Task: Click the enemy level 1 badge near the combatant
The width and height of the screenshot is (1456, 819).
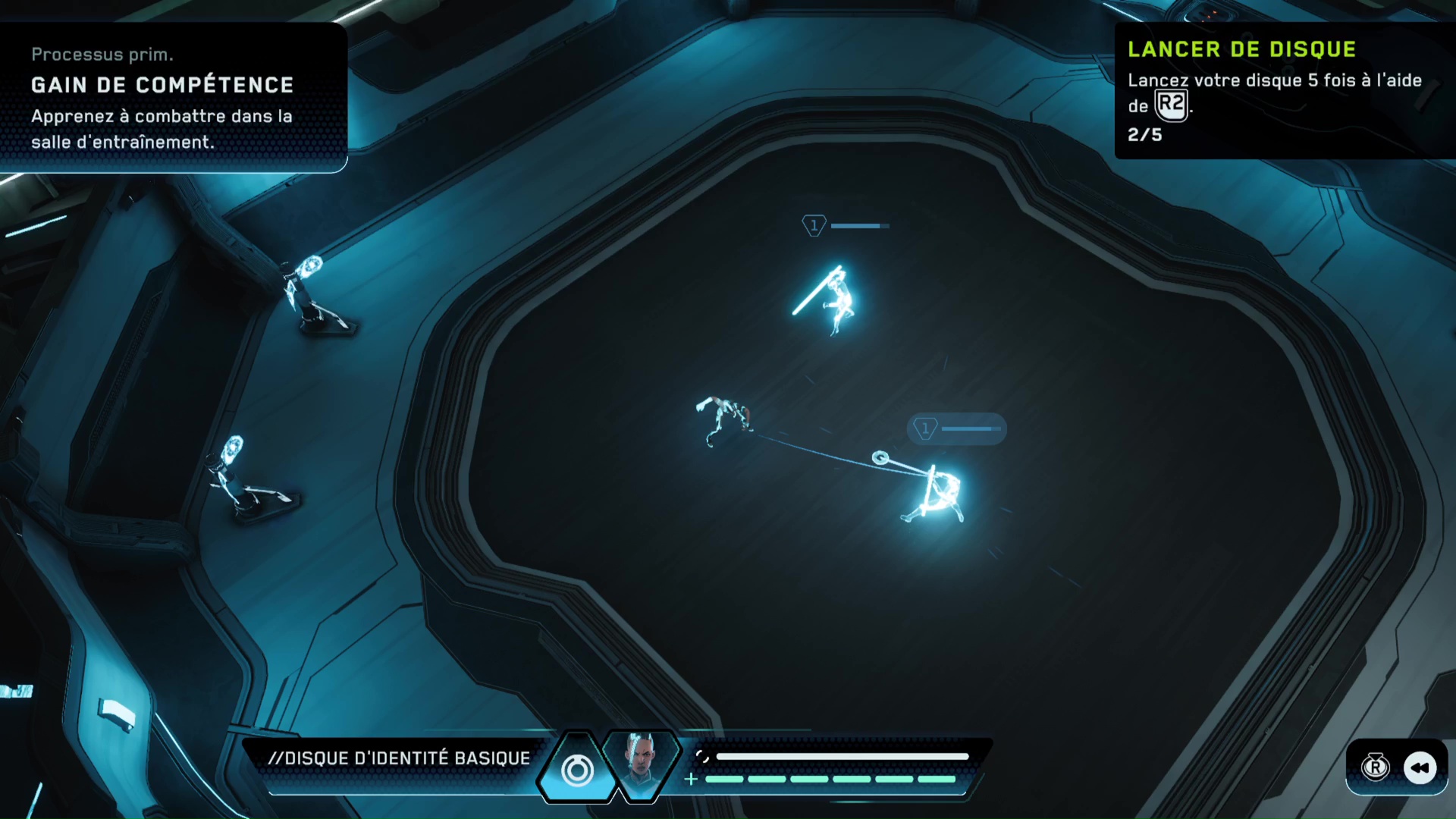Action: [x=925, y=428]
